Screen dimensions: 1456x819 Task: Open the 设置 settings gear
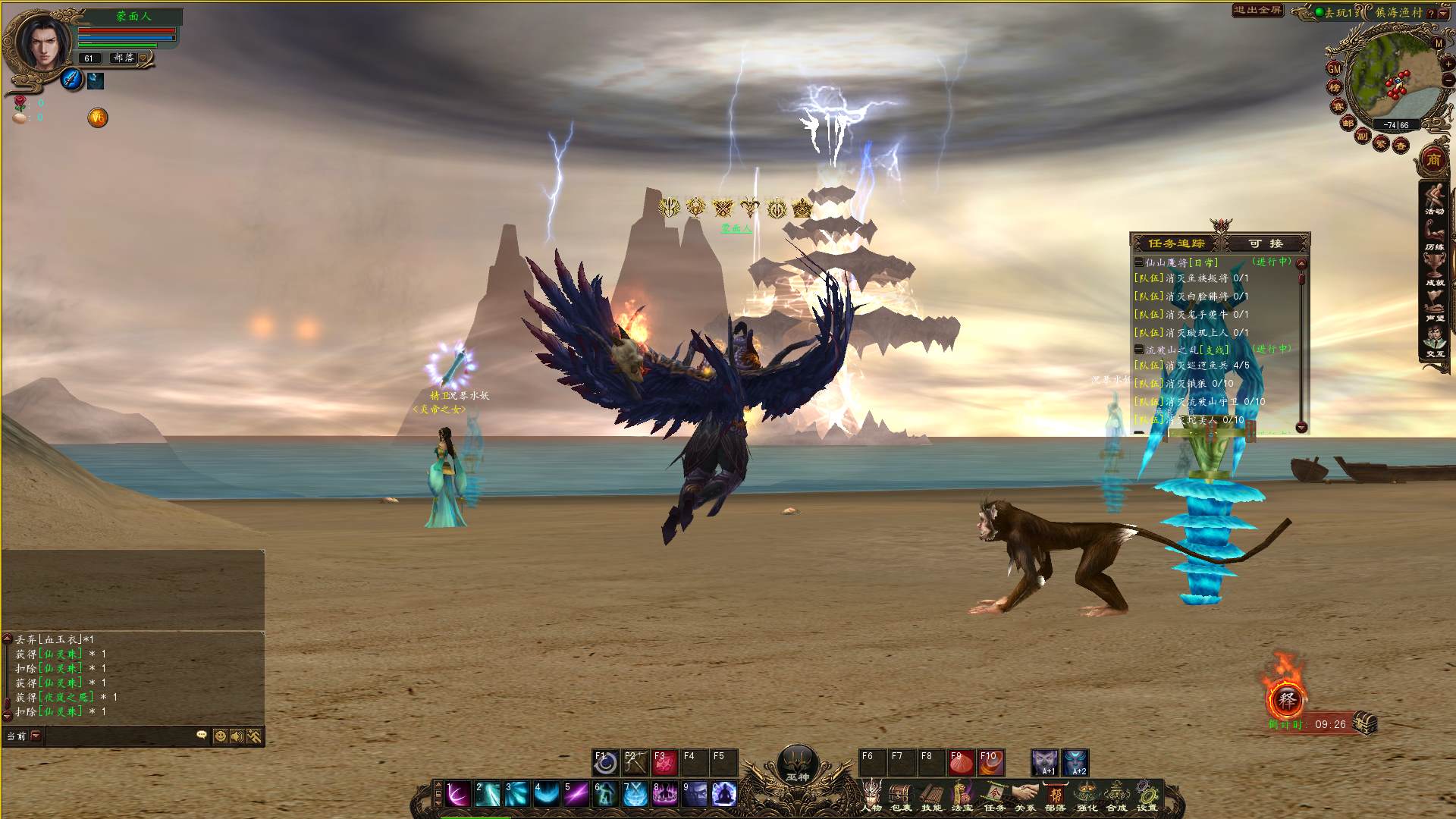[x=1147, y=795]
